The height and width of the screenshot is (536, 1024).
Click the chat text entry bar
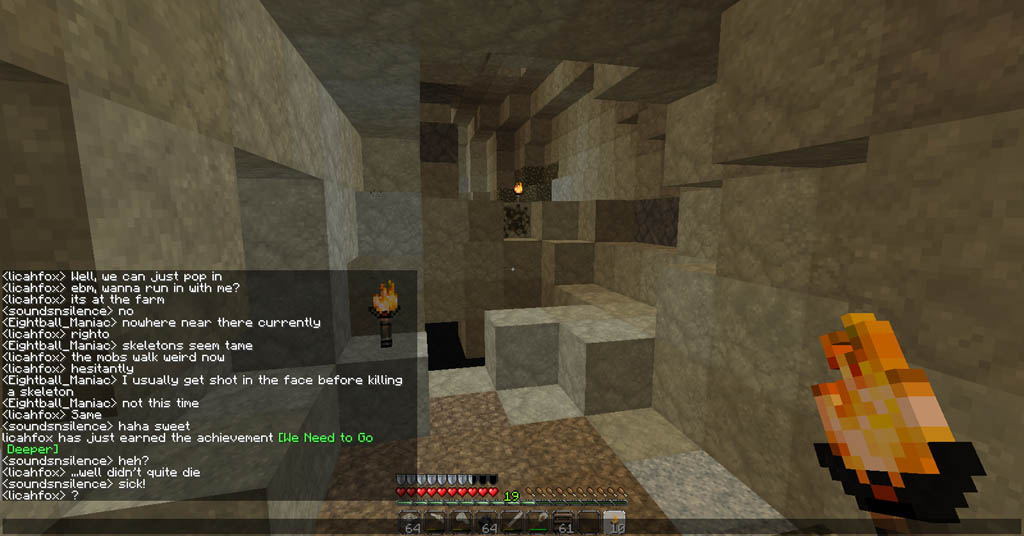click(x=200, y=524)
